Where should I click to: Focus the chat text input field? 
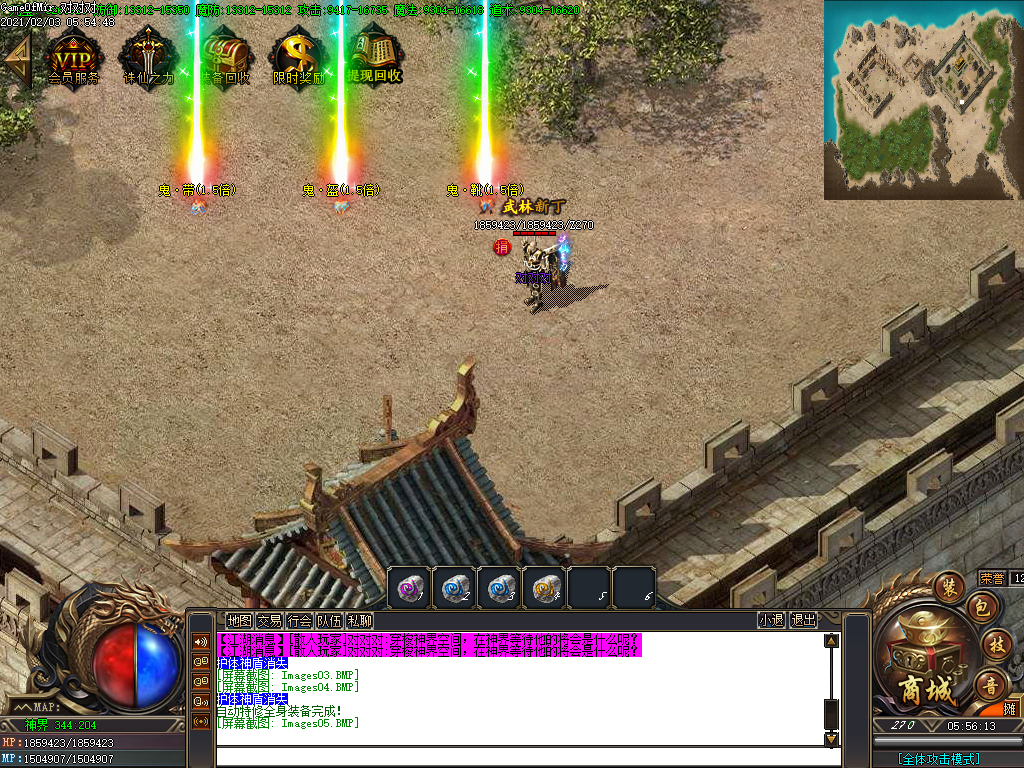coord(520,757)
